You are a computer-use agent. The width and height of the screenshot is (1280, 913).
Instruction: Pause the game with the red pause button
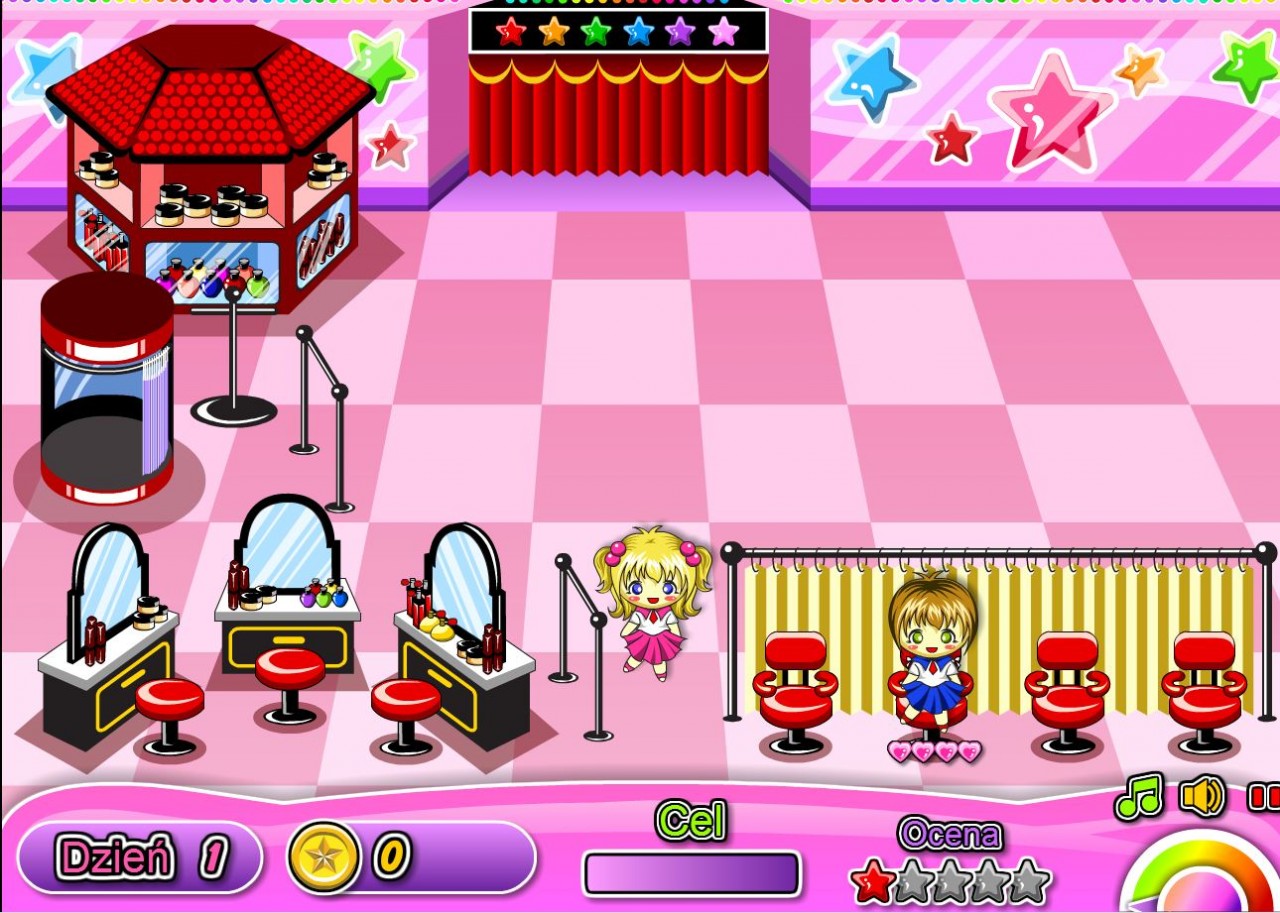pos(1264,797)
